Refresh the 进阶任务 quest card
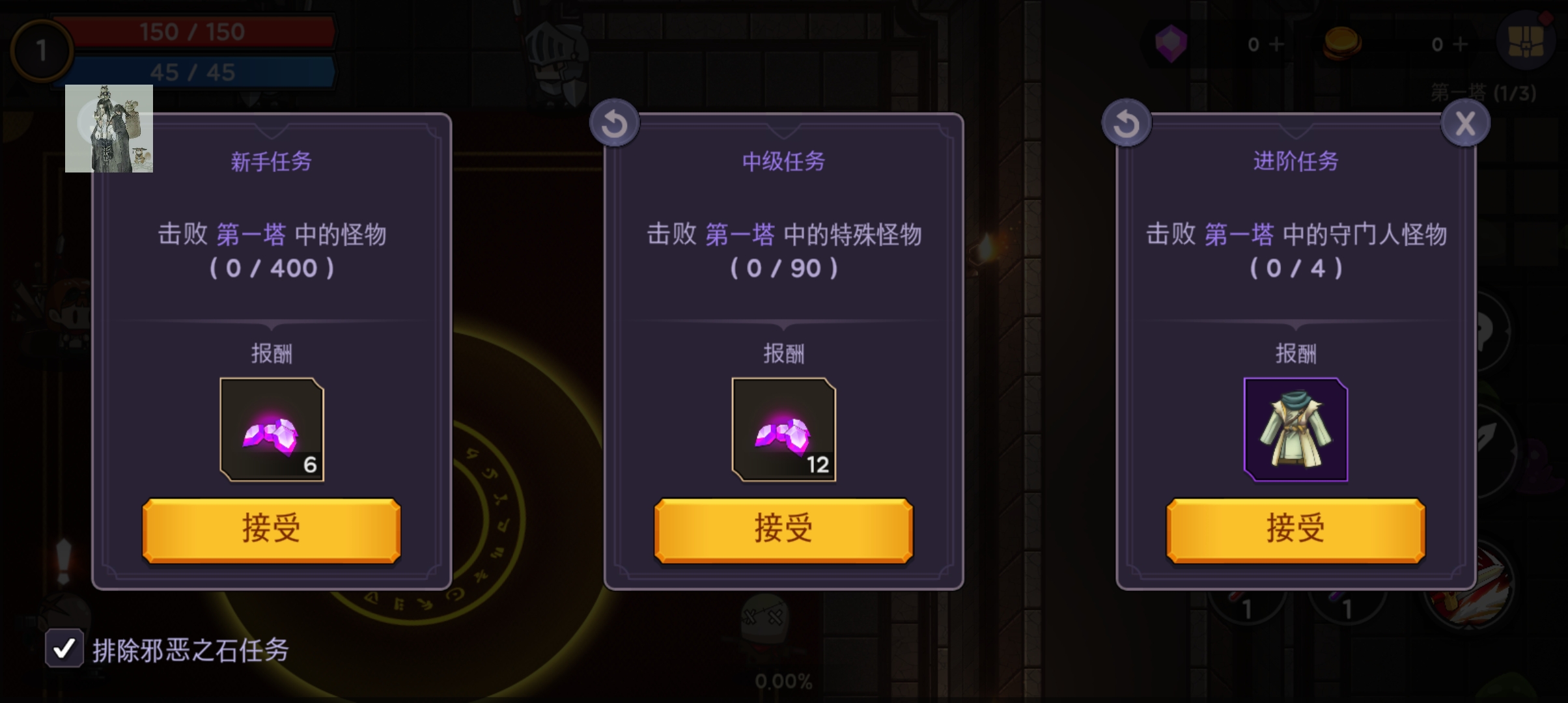Viewport: 1568px width, 703px height. [x=1128, y=122]
